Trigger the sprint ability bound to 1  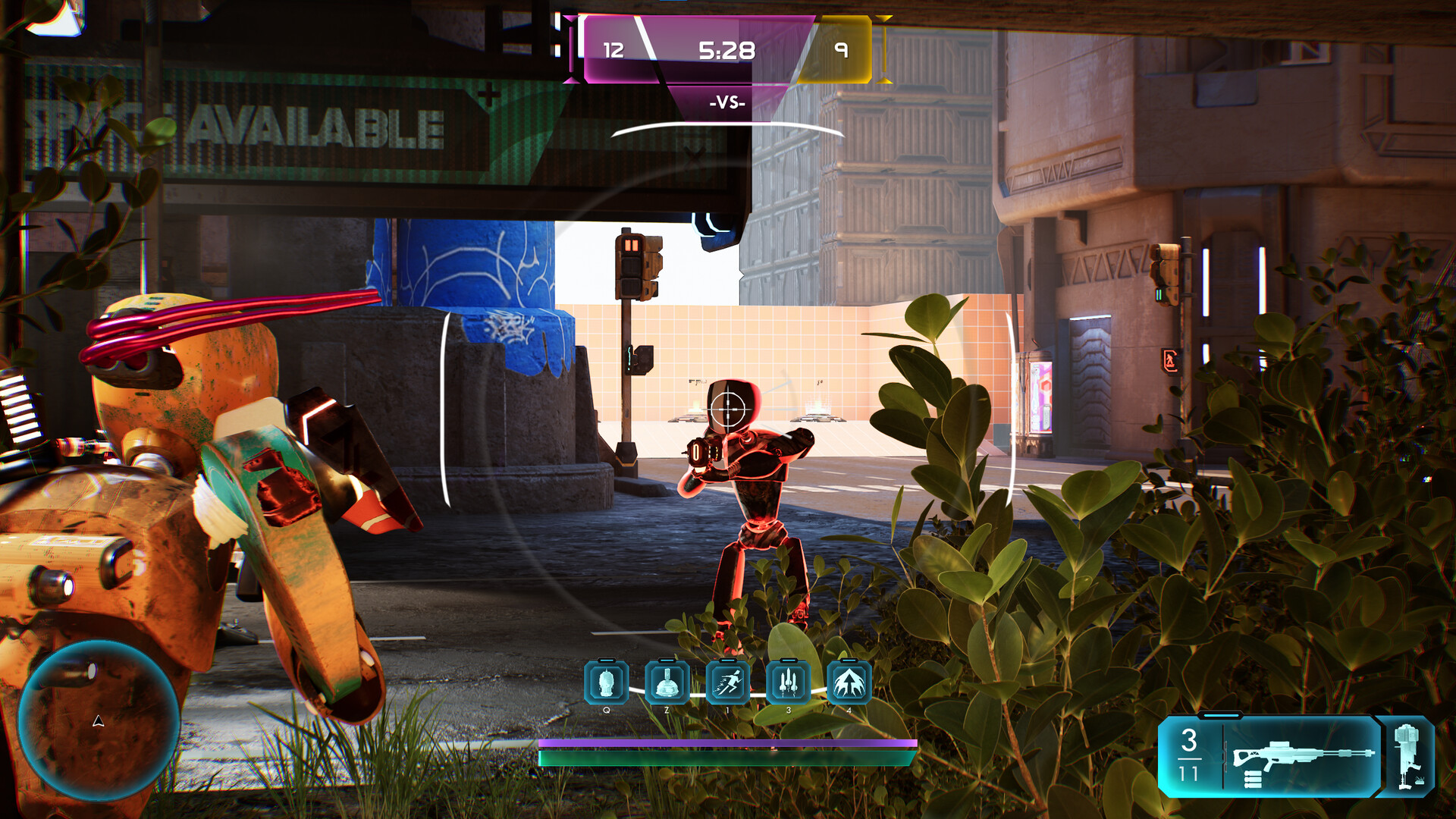727,682
